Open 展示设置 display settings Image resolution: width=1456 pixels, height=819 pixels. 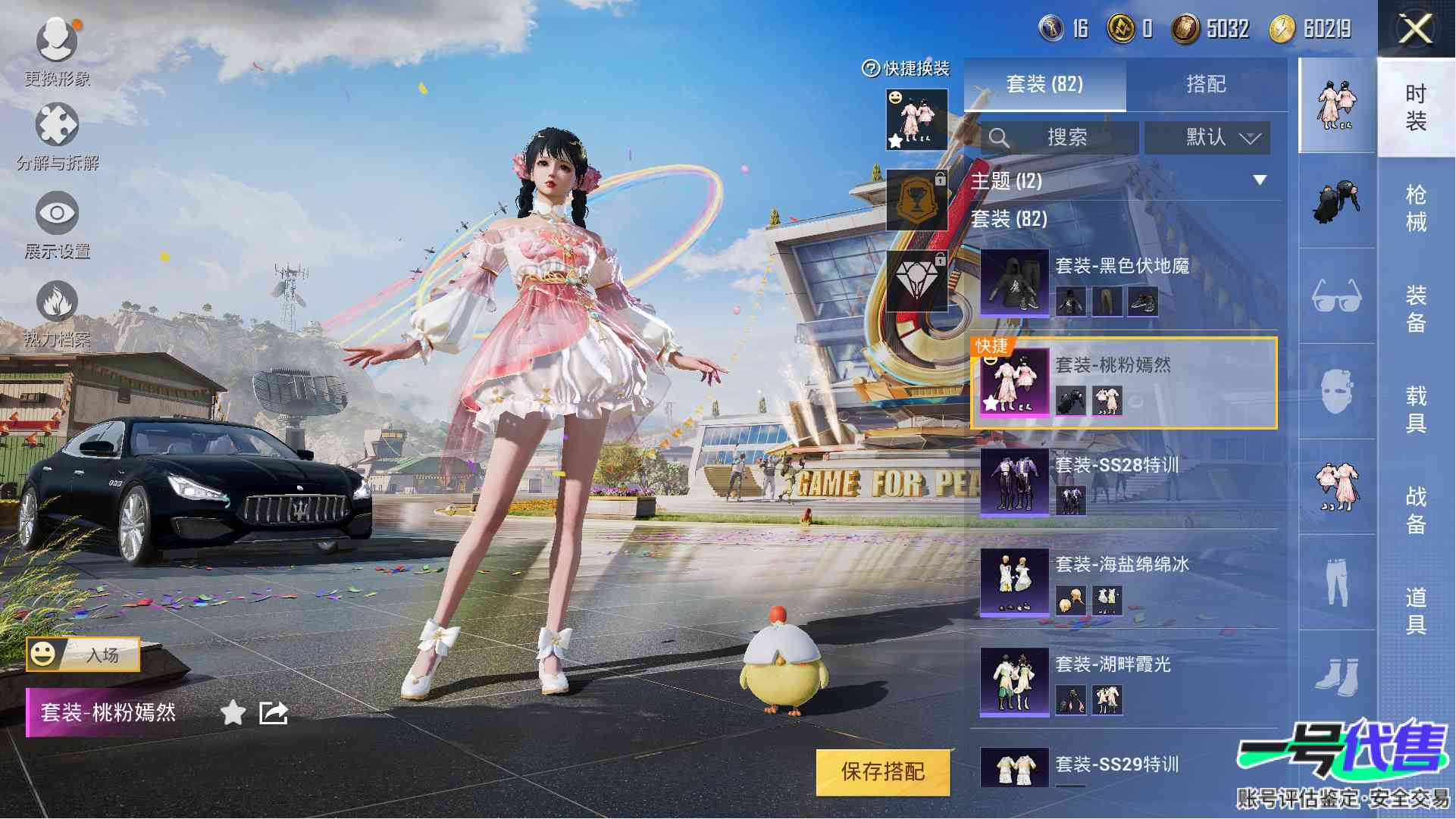click(57, 222)
